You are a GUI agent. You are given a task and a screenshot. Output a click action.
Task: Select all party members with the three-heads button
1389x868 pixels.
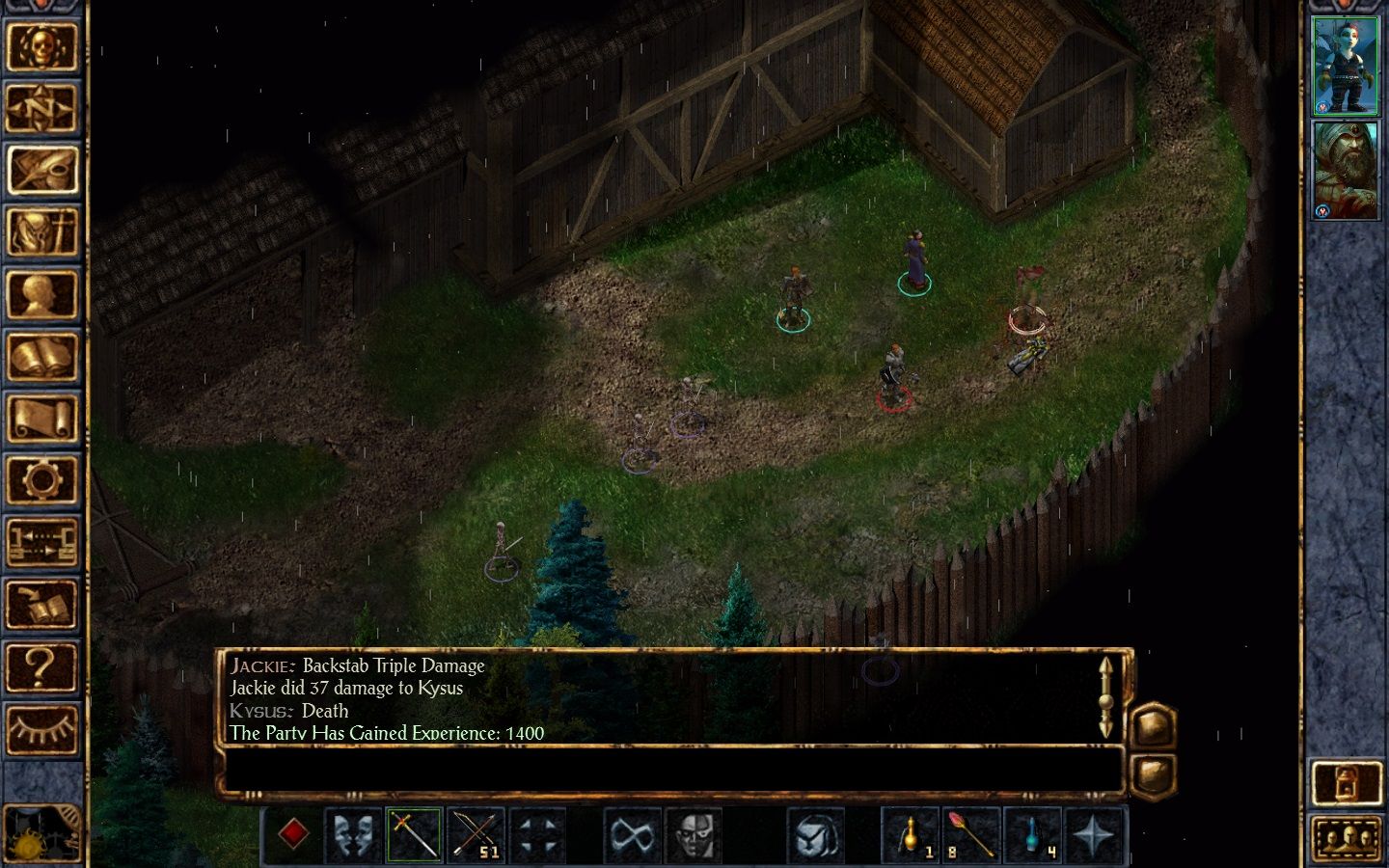tap(1347, 838)
